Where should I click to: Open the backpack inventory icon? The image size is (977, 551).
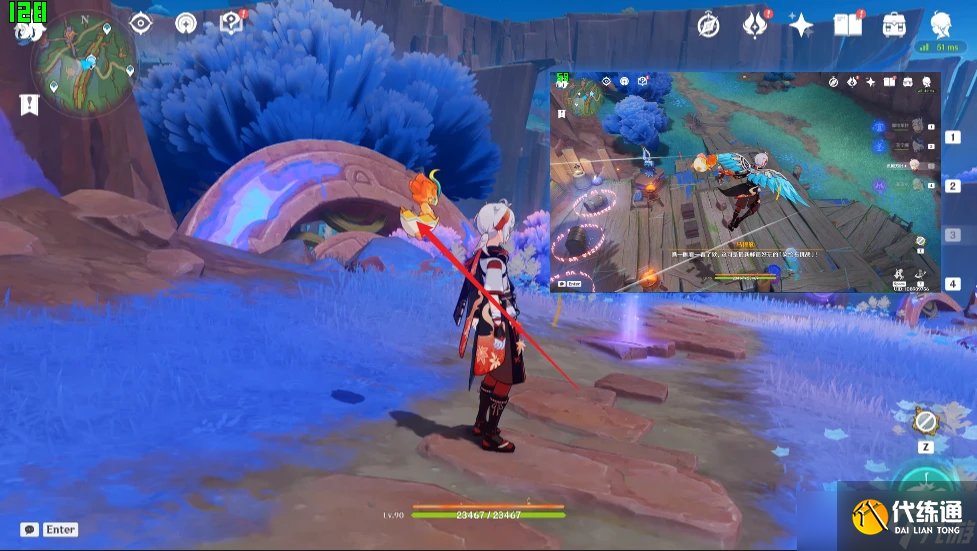894,25
